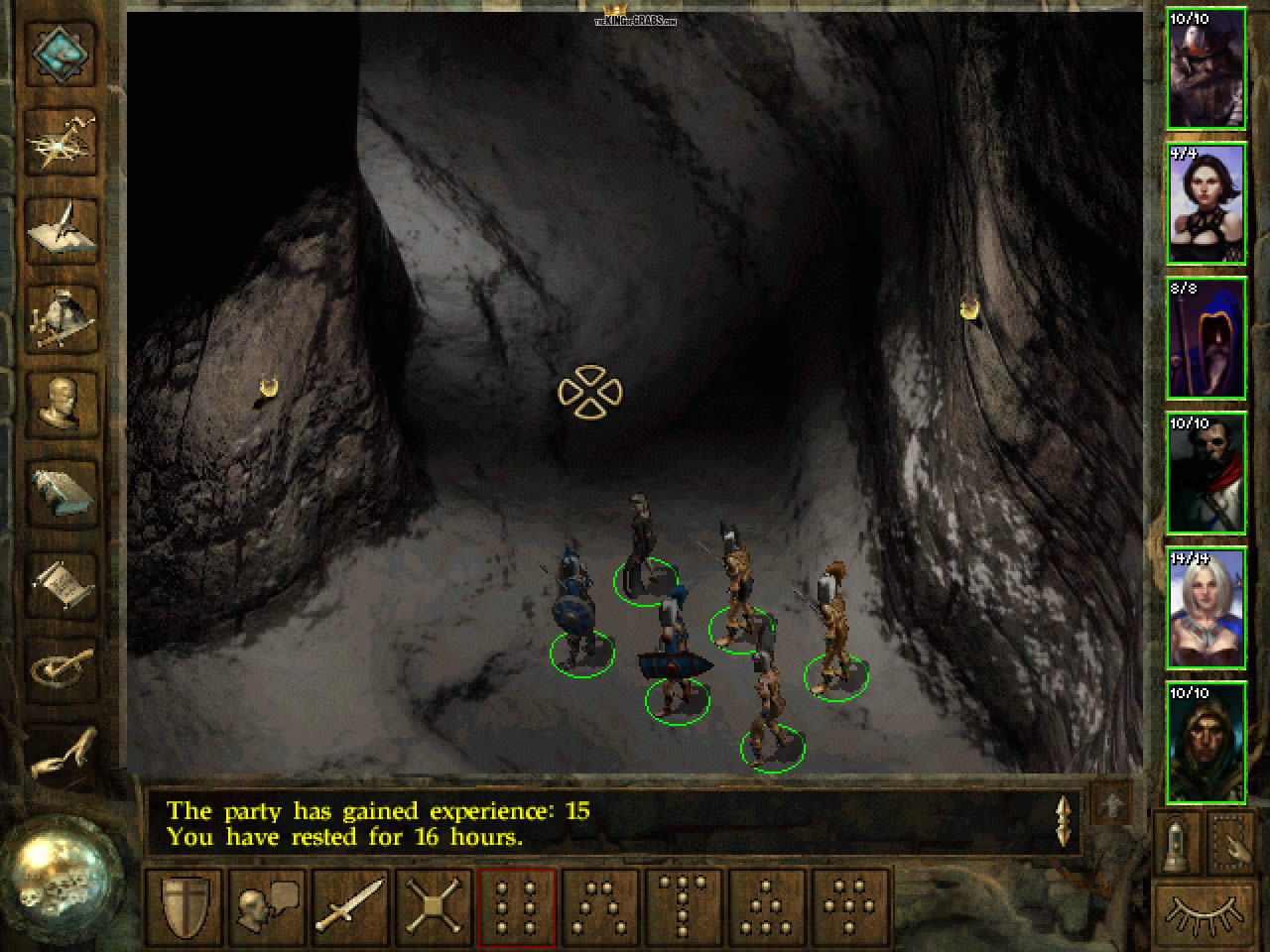Select the two-column formation button
1270x952 pixels.
(x=518, y=904)
